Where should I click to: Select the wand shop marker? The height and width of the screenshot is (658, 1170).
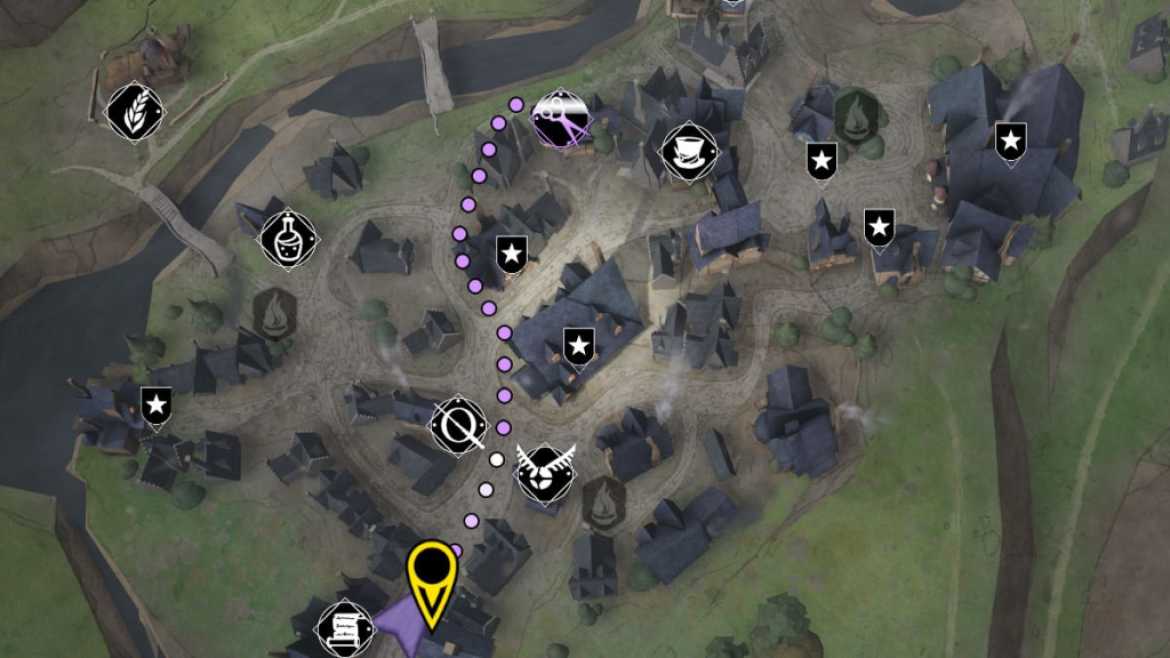(459, 424)
